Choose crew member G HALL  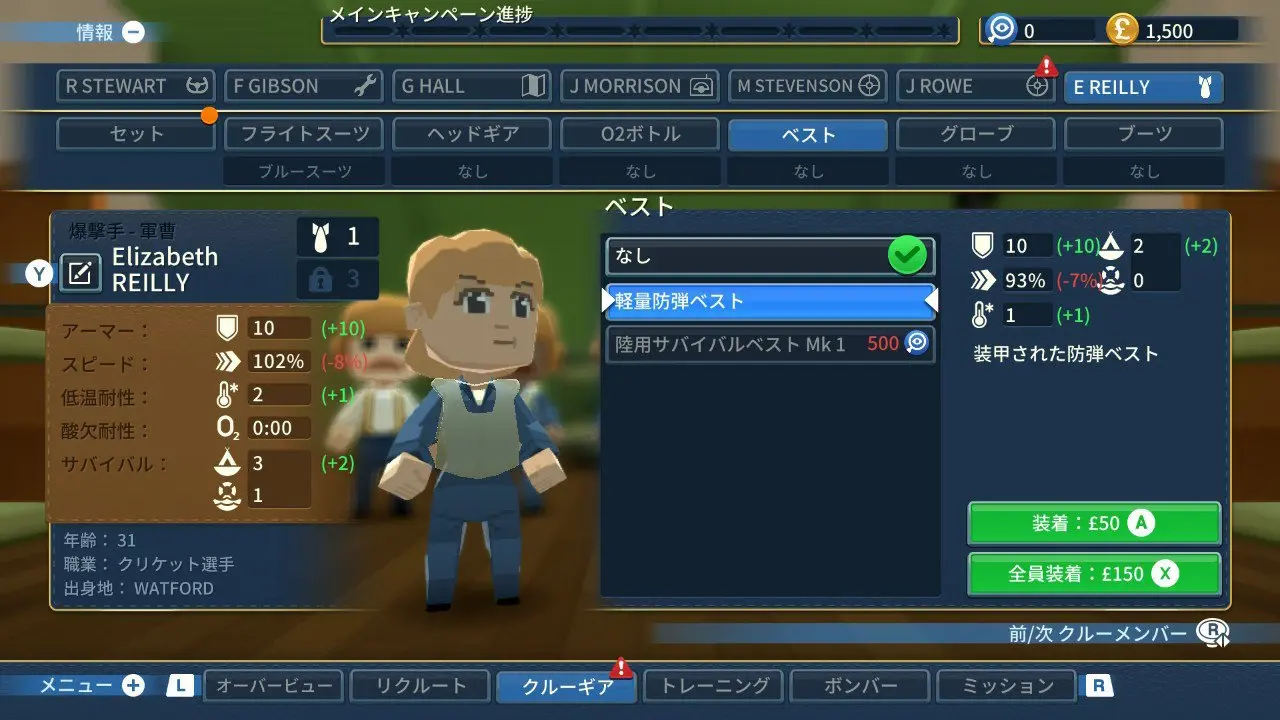(x=472, y=86)
